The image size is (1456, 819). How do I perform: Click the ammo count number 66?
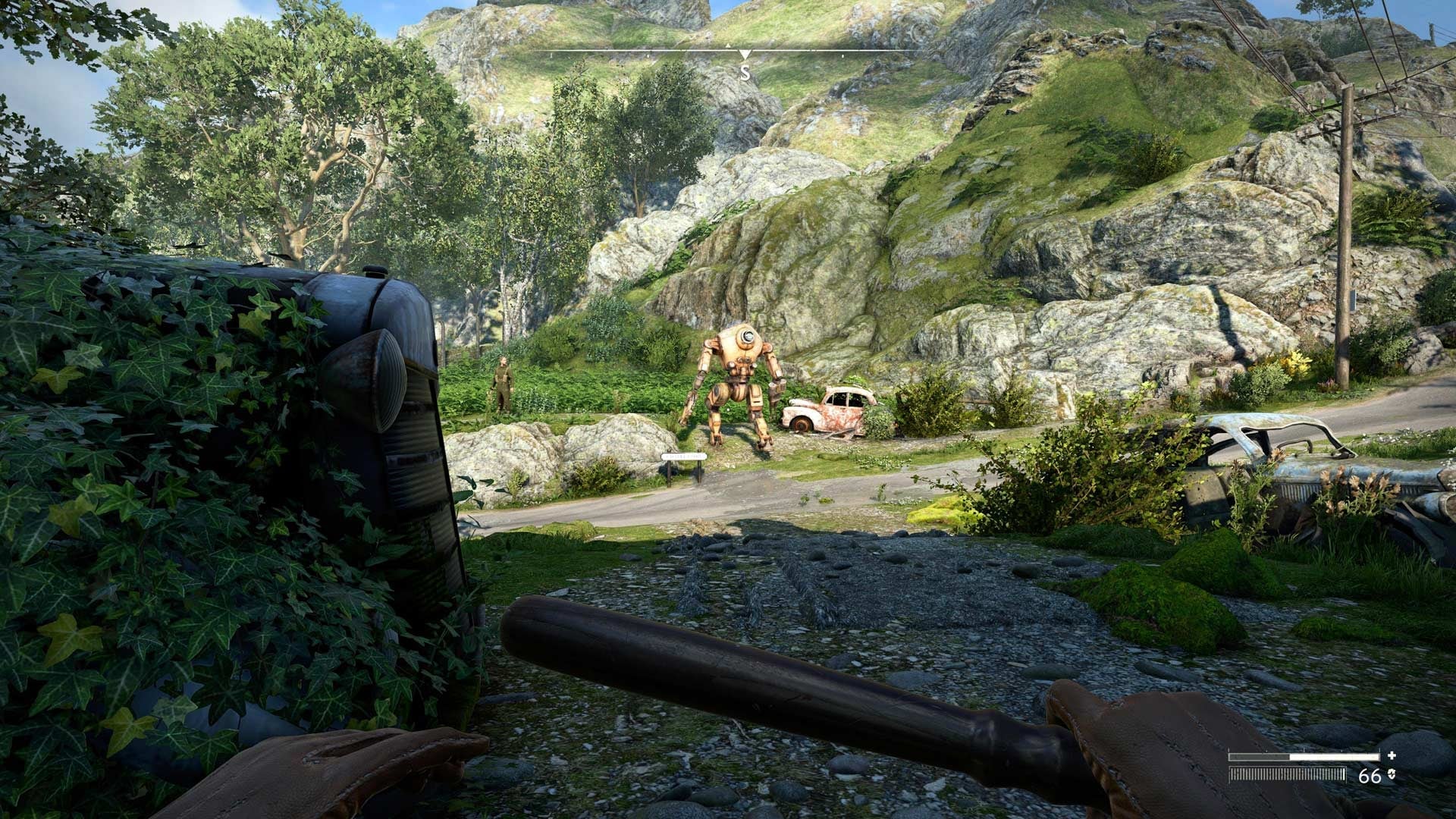click(x=1371, y=775)
